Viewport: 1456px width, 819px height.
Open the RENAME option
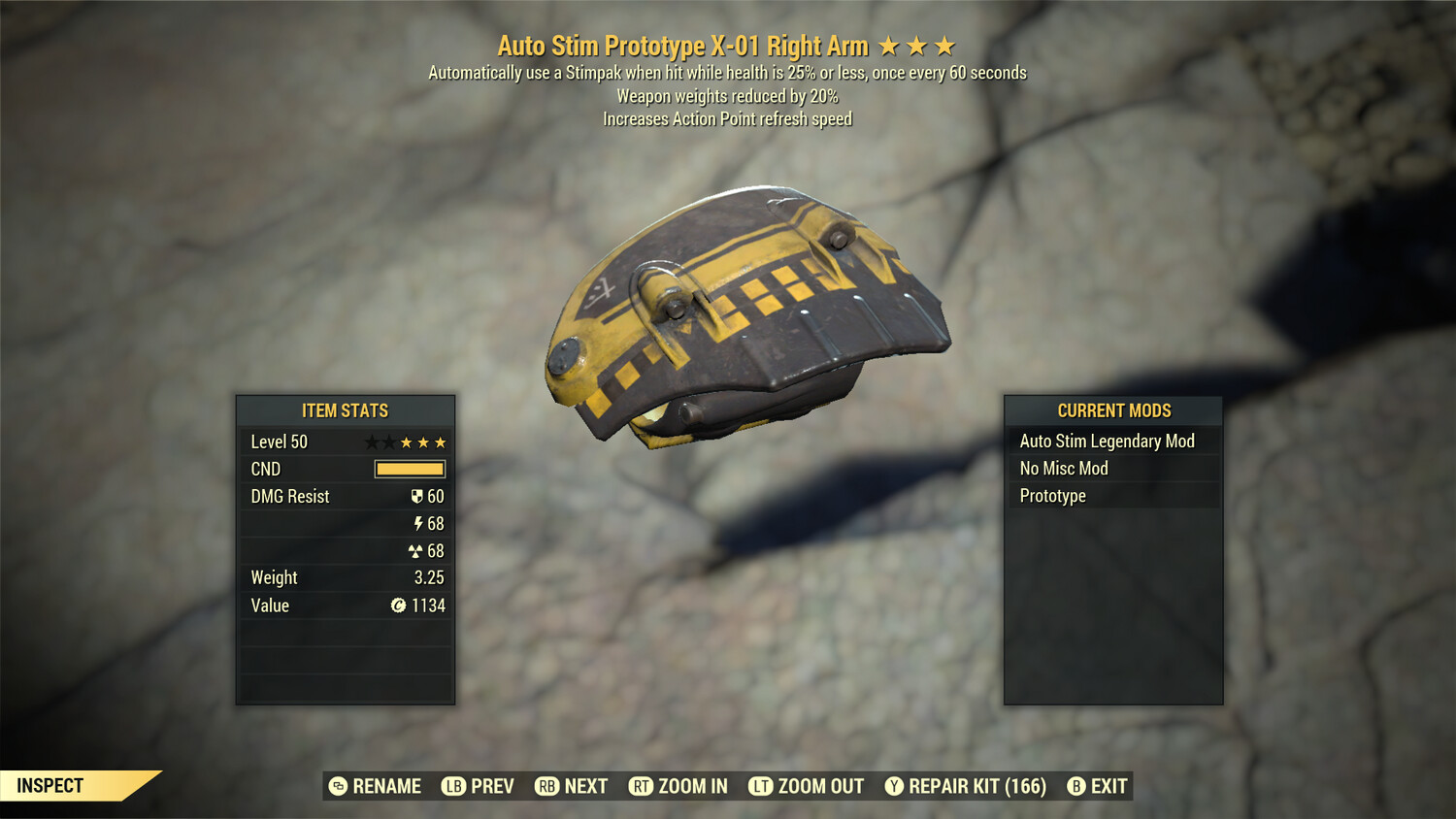(377, 786)
